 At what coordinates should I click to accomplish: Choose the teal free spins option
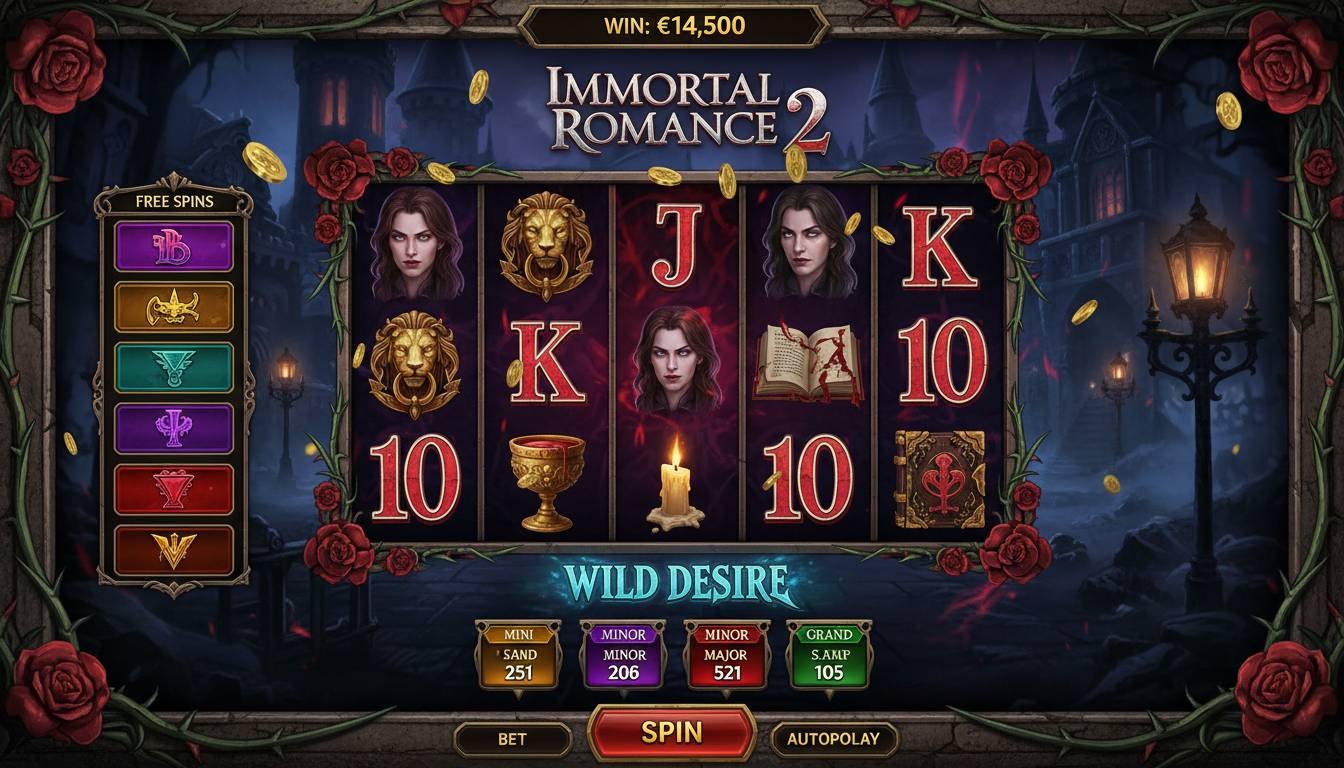tap(174, 367)
